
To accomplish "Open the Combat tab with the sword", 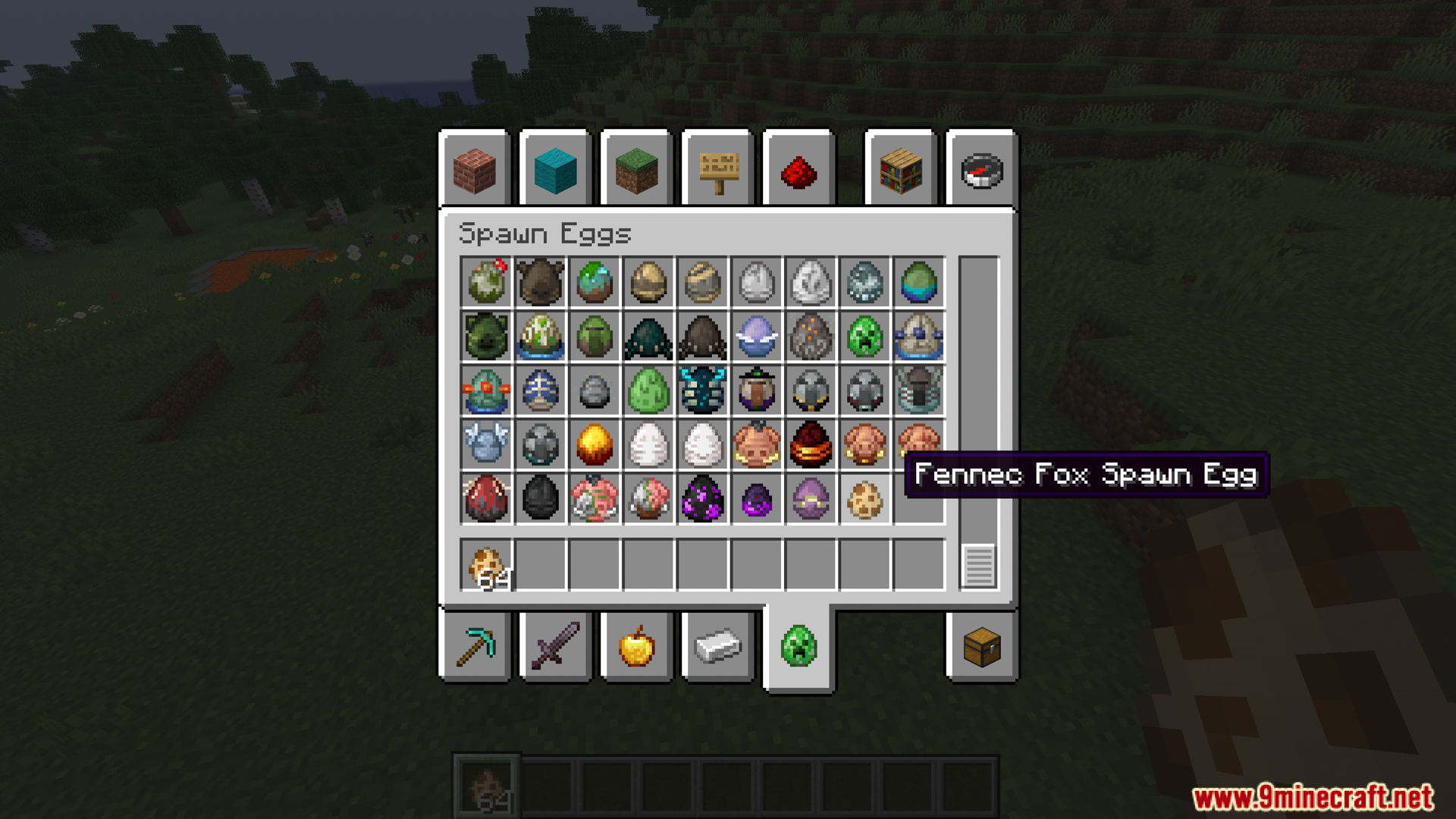I will point(555,647).
